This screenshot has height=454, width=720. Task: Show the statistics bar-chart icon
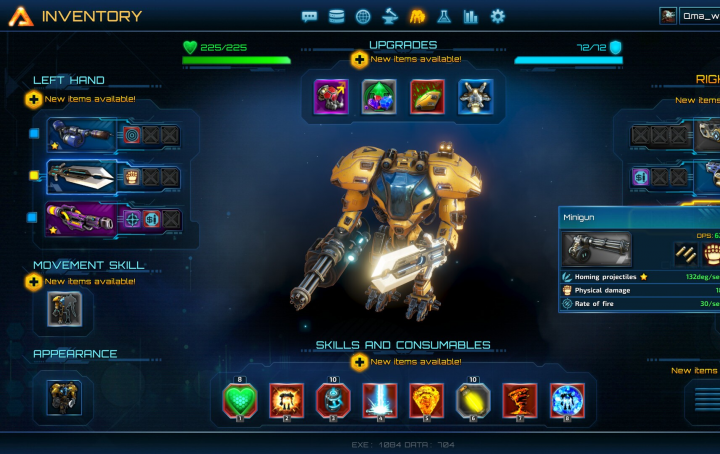[x=471, y=16]
